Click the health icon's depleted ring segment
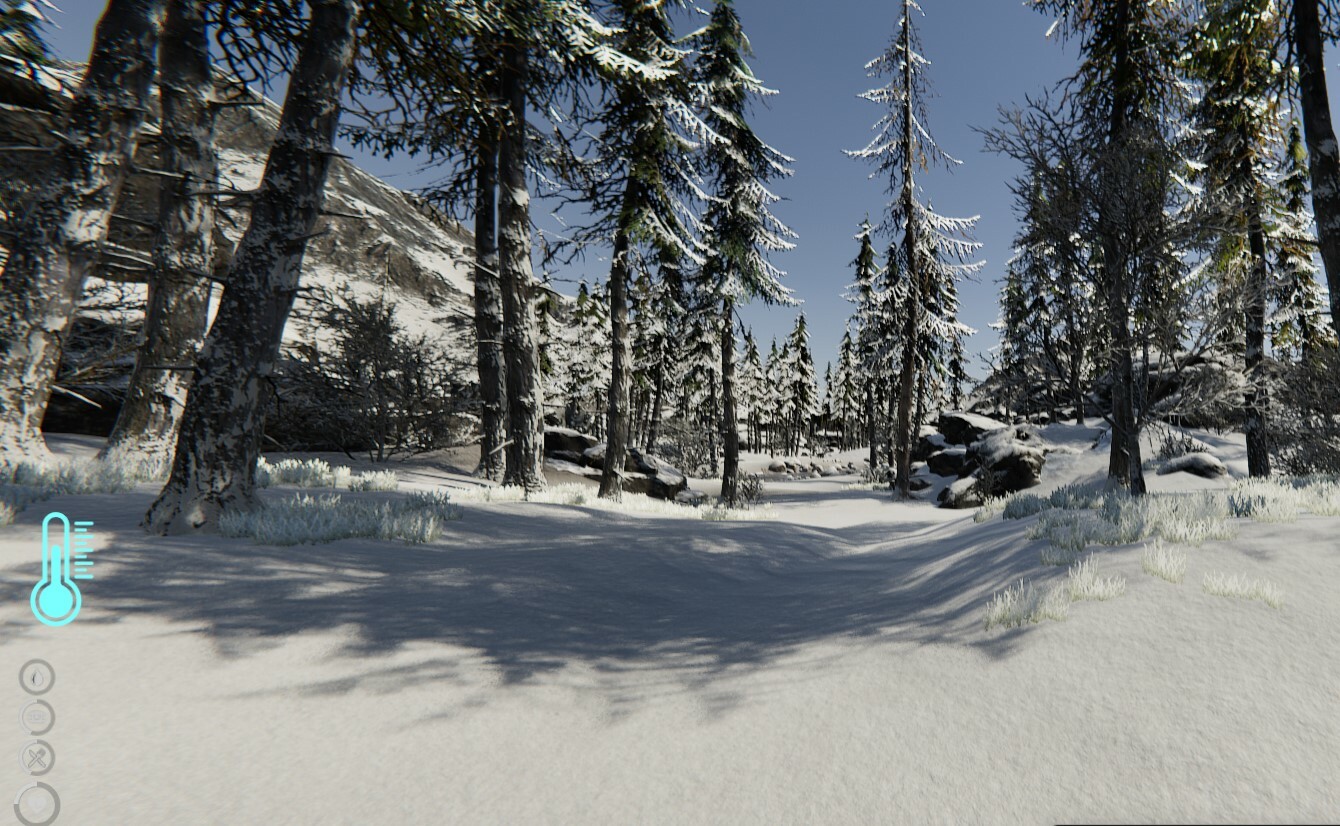The width and height of the screenshot is (1340, 826). click(x=24, y=788)
